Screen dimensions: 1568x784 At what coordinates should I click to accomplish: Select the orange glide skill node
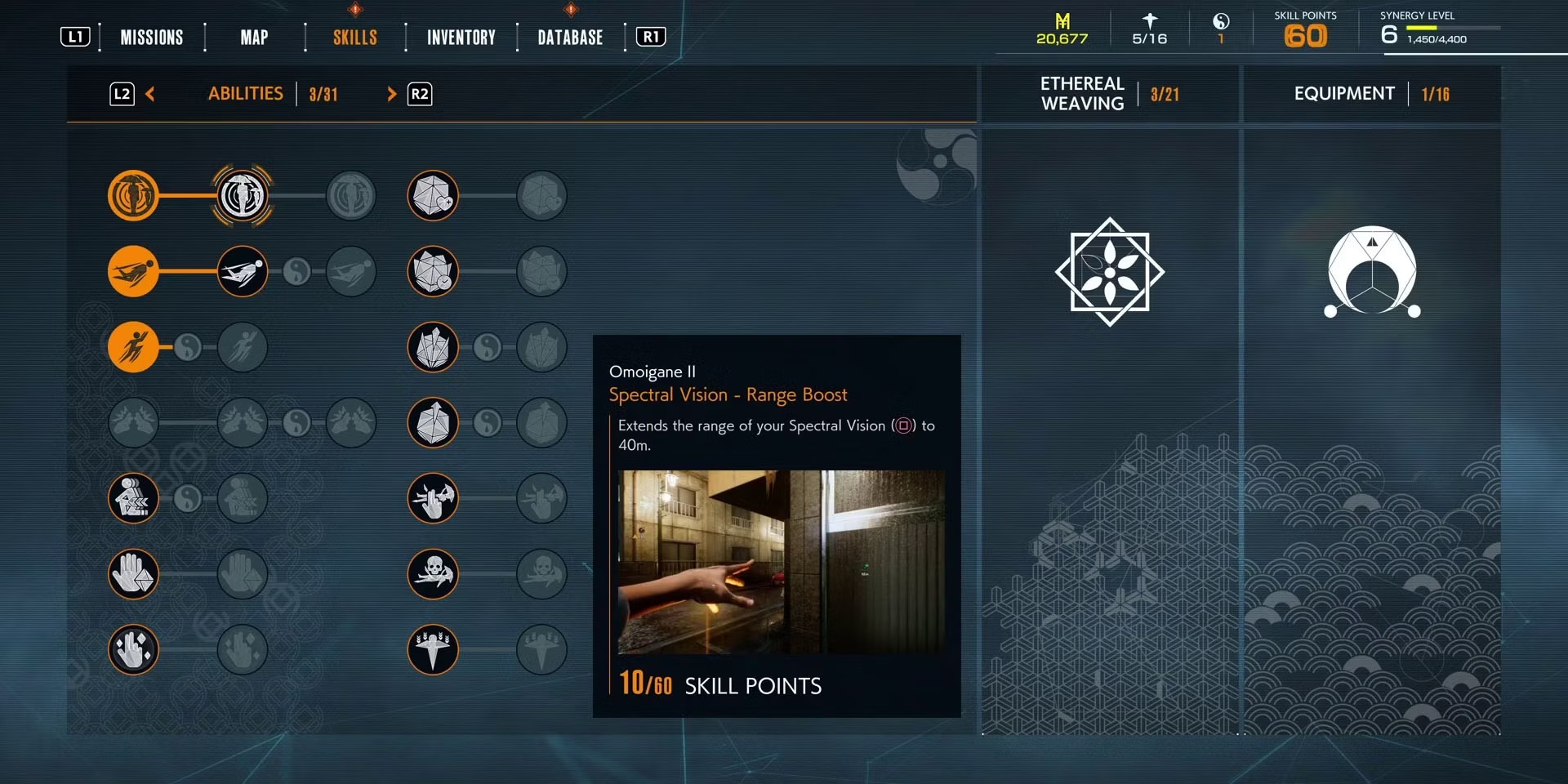[133, 271]
